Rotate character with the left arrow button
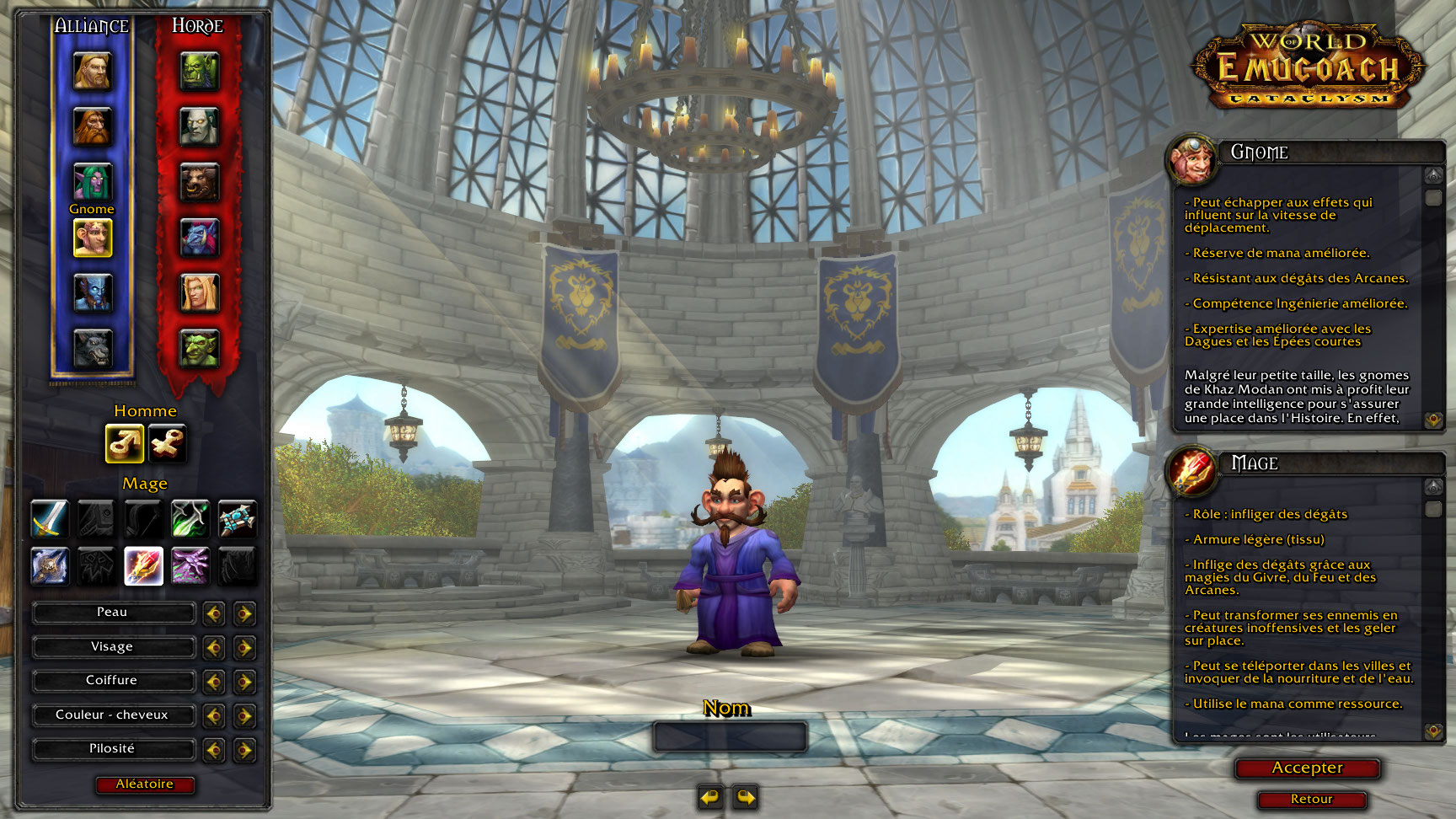This screenshot has width=1456, height=819. click(x=710, y=796)
